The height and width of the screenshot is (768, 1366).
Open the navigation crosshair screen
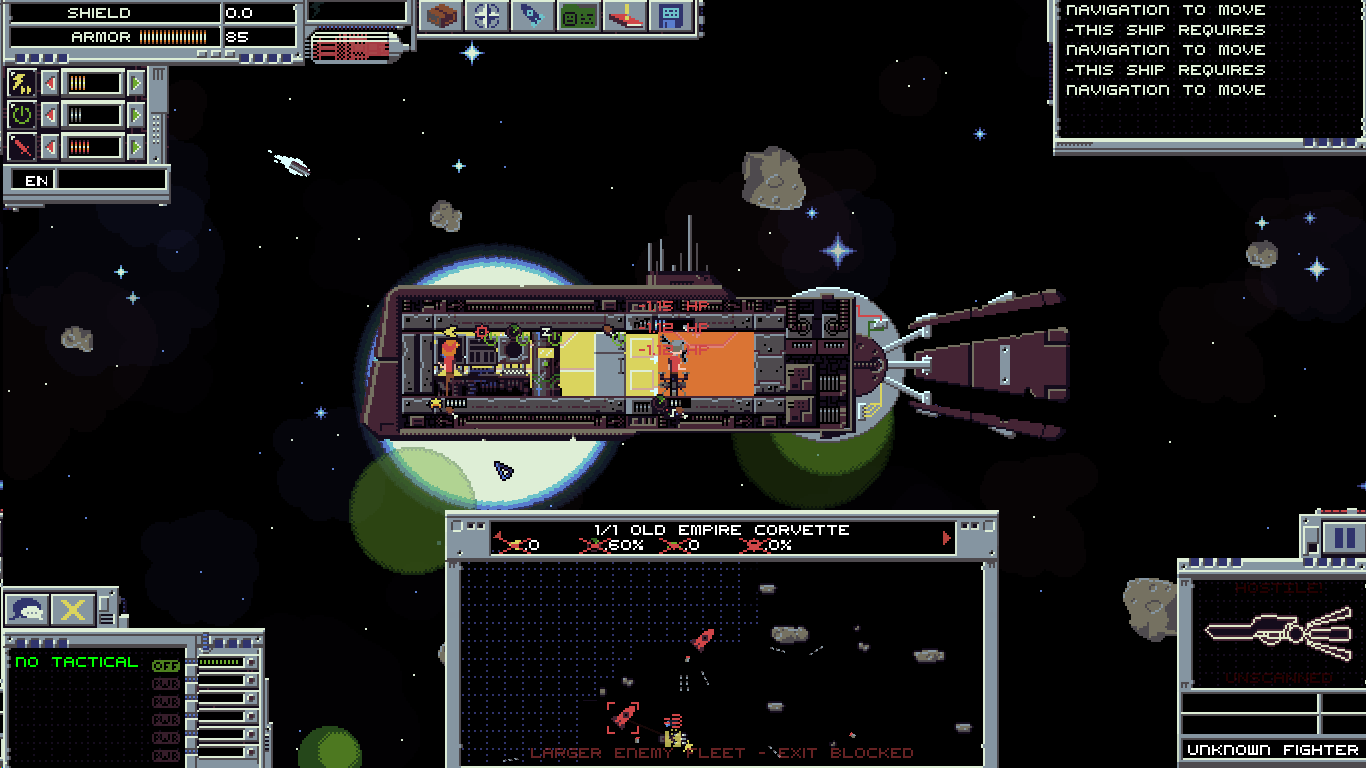(x=487, y=16)
